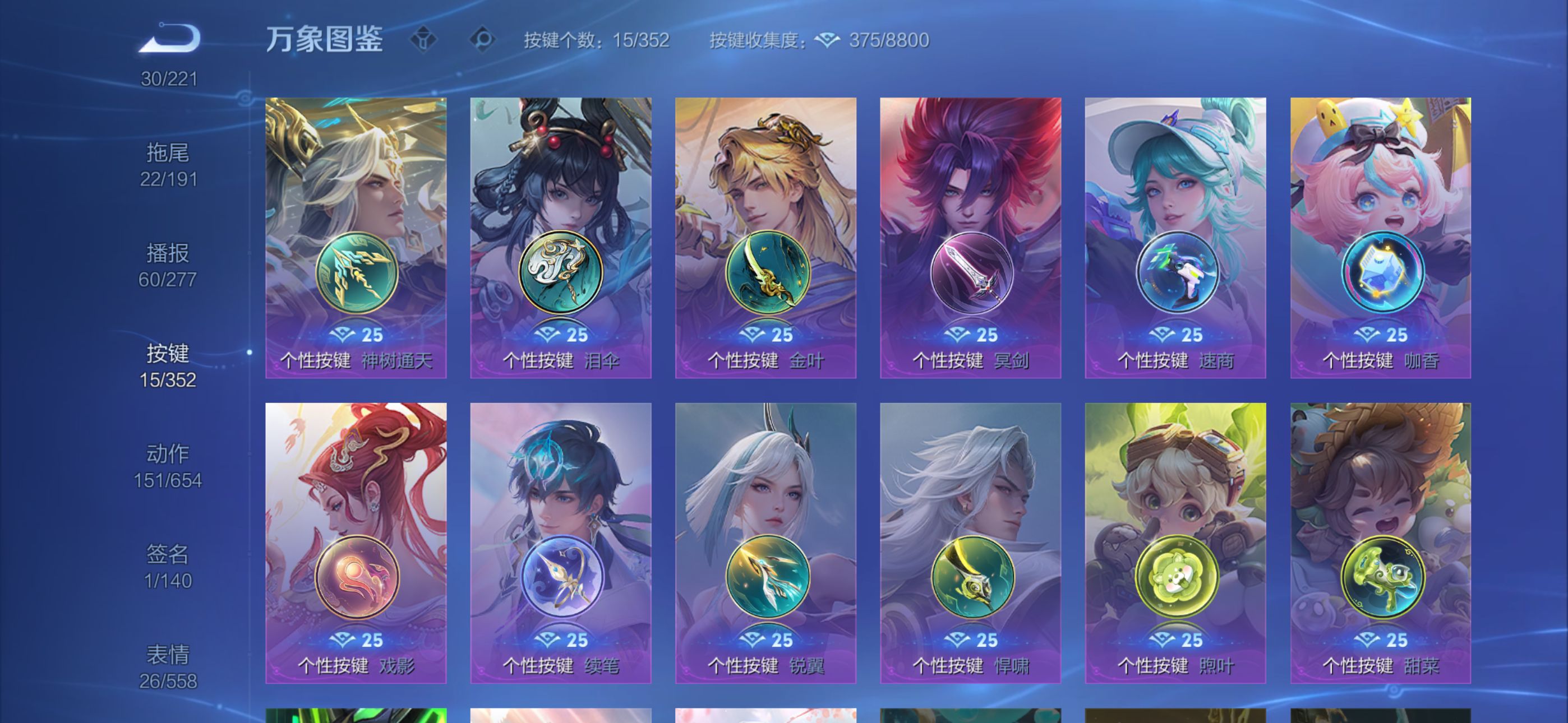Open the magnifier search icon

coord(483,40)
